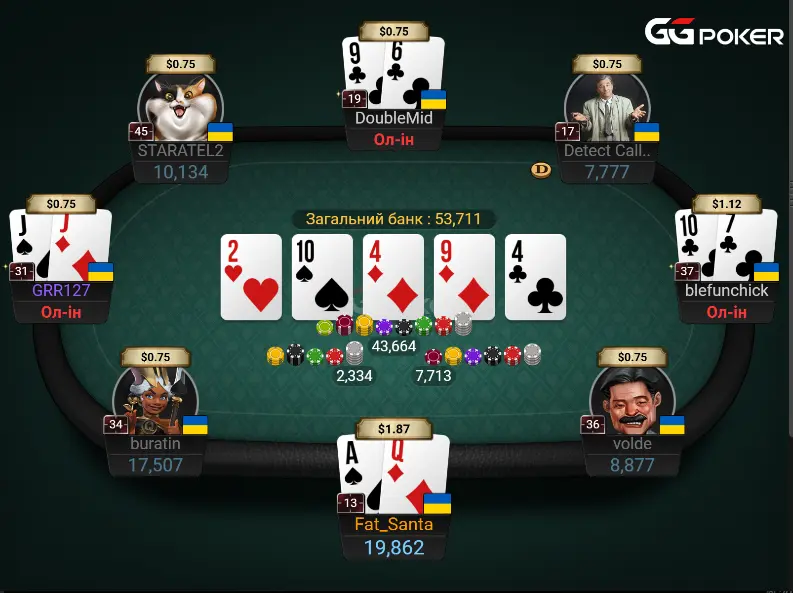The width and height of the screenshot is (793, 593).
Task: Select the Fat_Santa name plate
Action: pos(394,524)
